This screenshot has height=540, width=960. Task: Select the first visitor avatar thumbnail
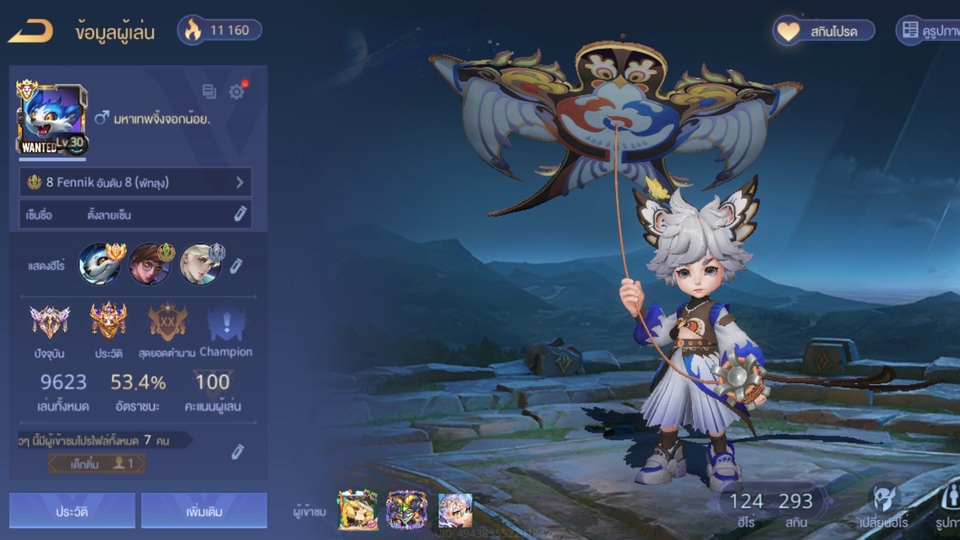(357, 510)
